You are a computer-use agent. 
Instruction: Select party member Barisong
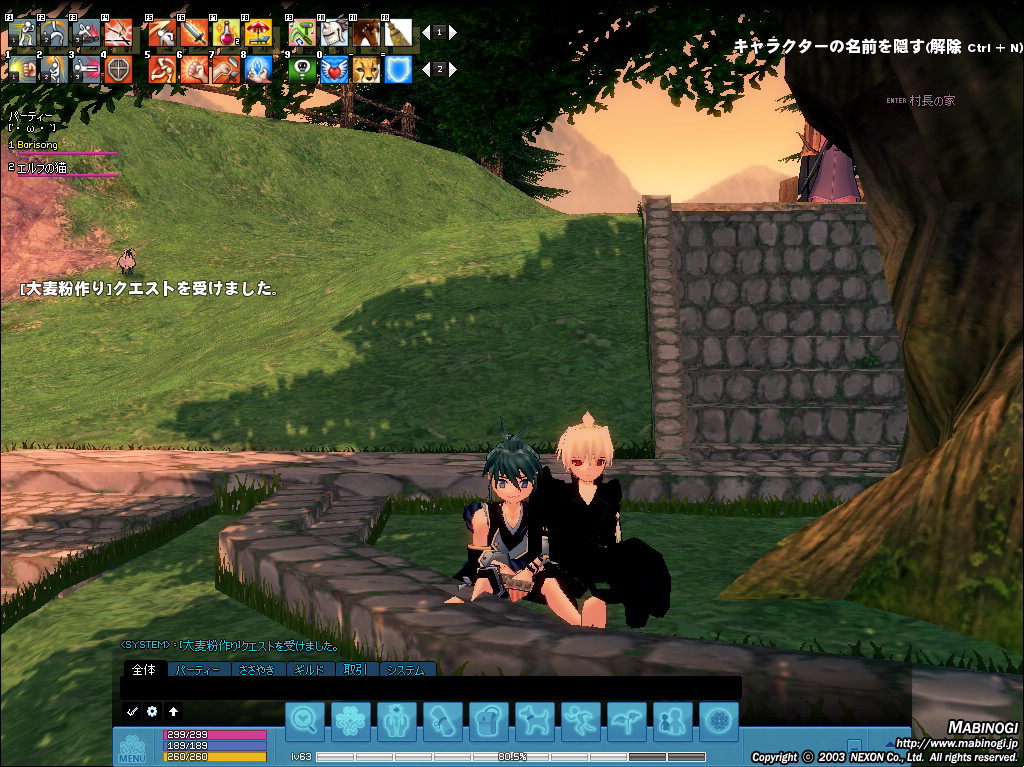(x=38, y=145)
